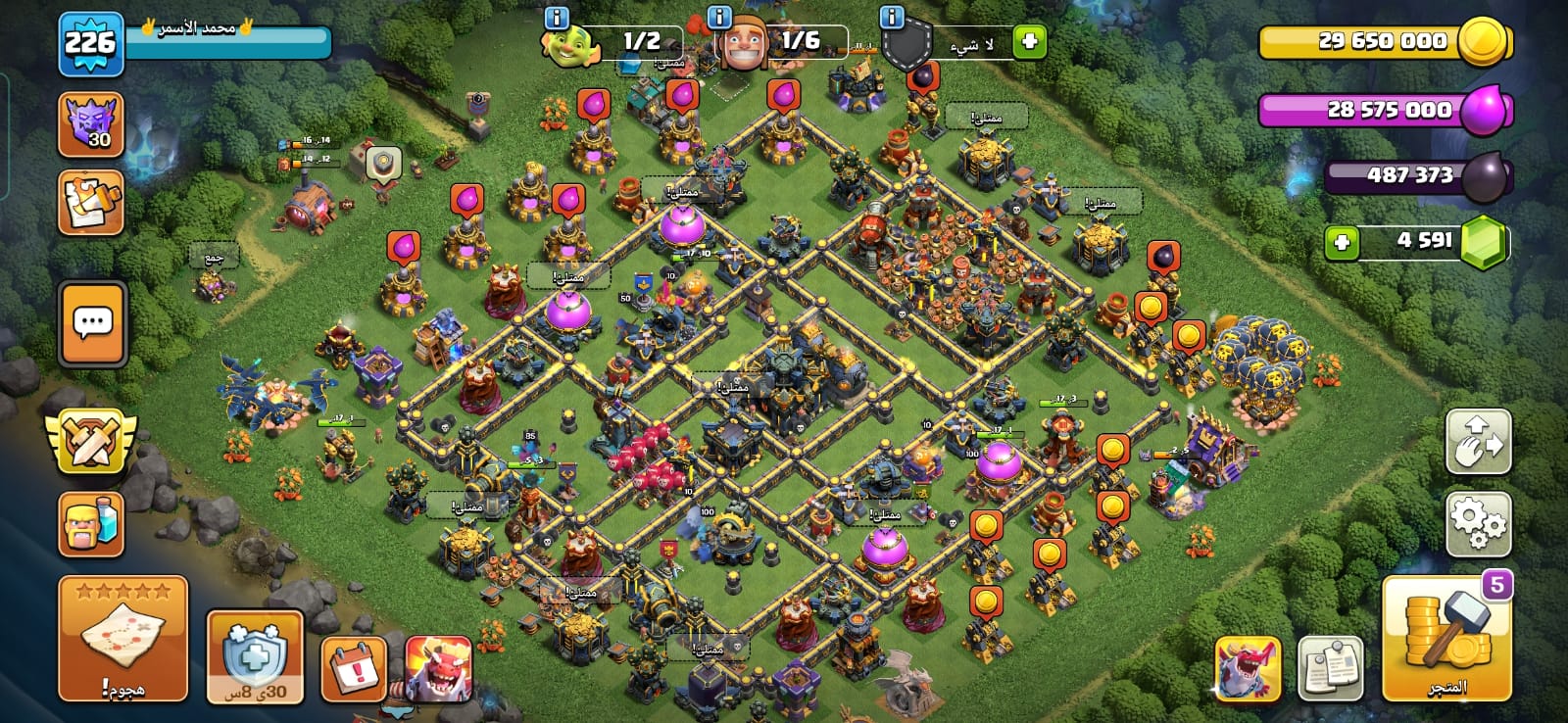Screen dimensions: 1568x723
Task: Tap the shield timer button
Action: [255, 656]
